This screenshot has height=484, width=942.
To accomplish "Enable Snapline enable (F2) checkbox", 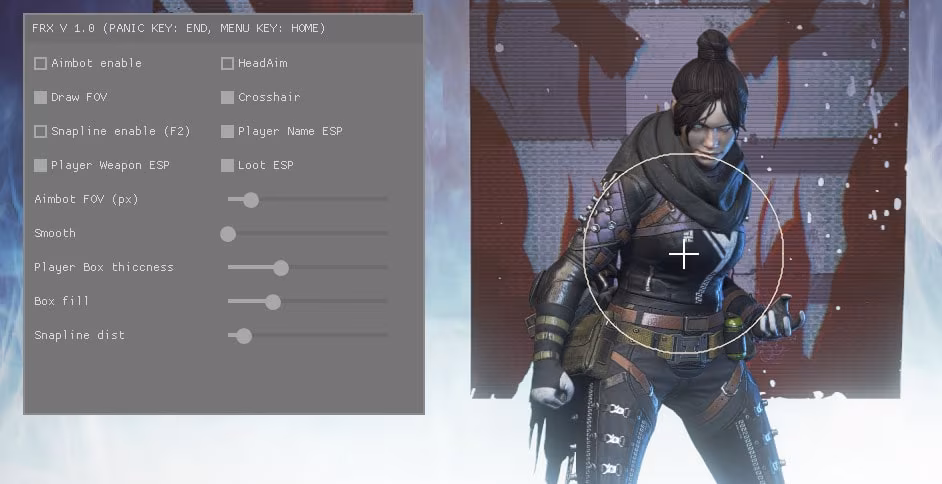I will [x=41, y=132].
